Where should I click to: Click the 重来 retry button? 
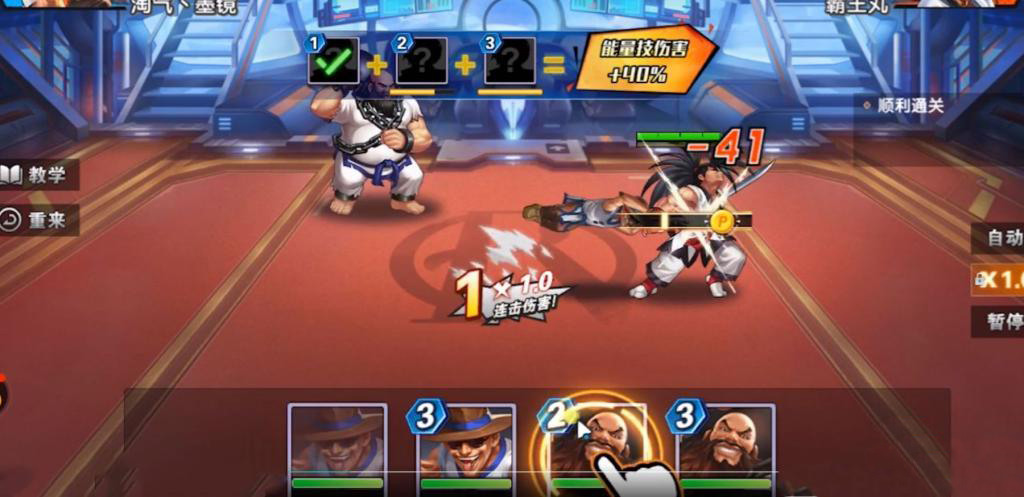38,220
